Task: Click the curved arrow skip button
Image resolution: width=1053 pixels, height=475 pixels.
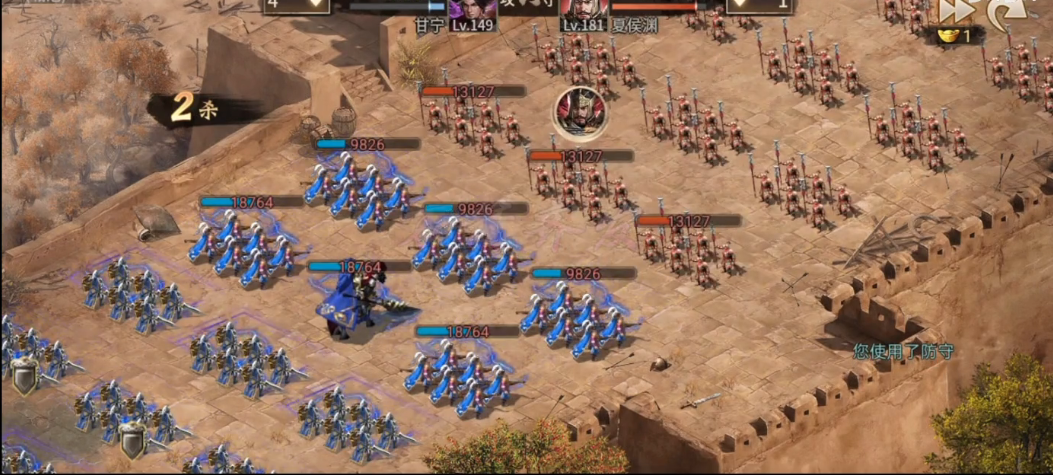Action: 1005,11
